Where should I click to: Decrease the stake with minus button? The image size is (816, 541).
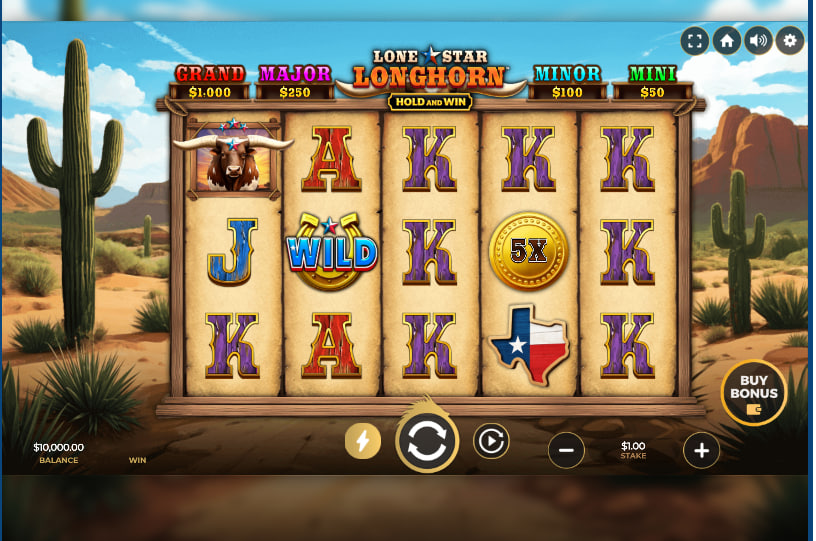[566, 451]
